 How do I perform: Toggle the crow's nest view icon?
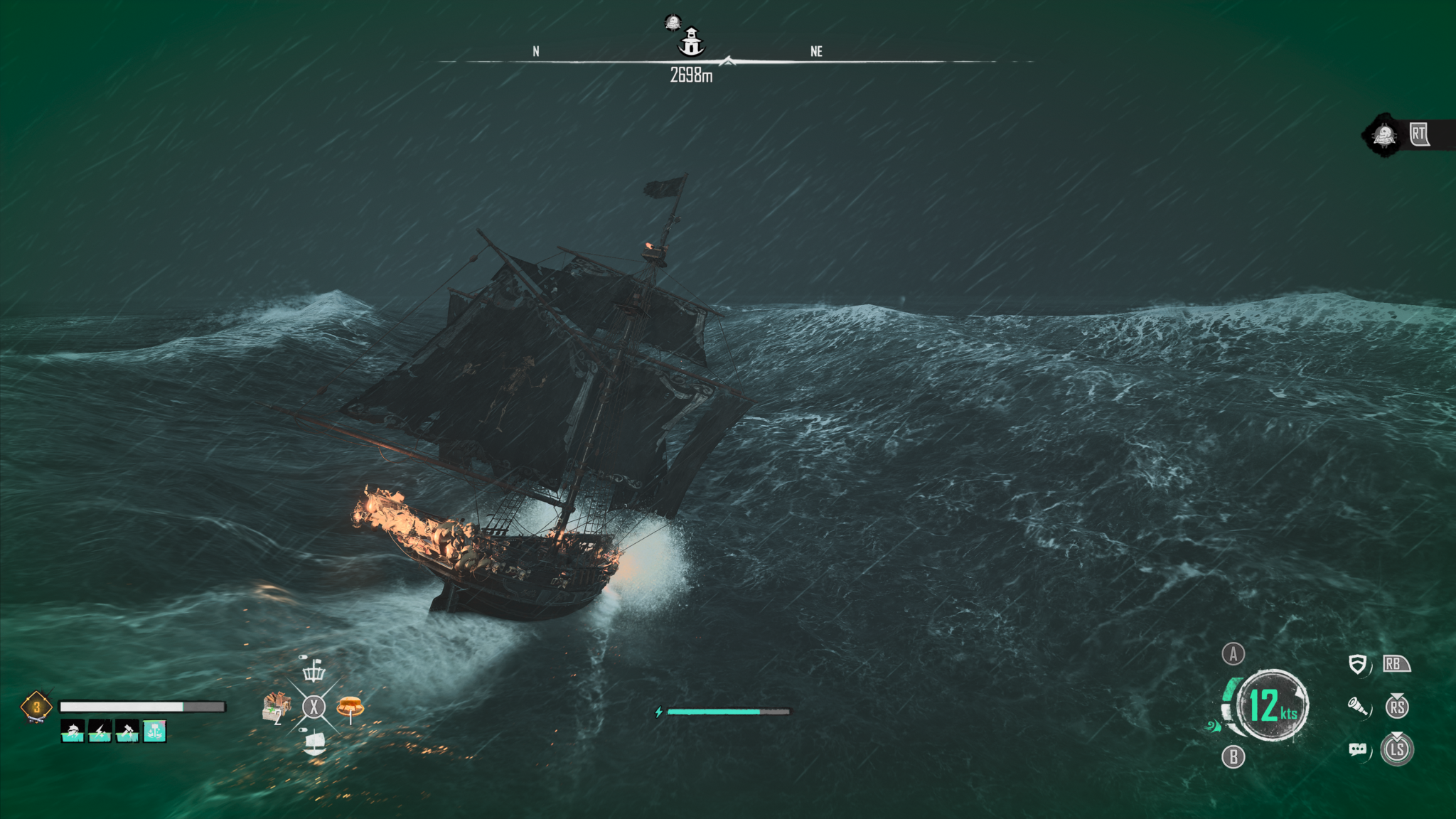pyautogui.click(x=314, y=670)
